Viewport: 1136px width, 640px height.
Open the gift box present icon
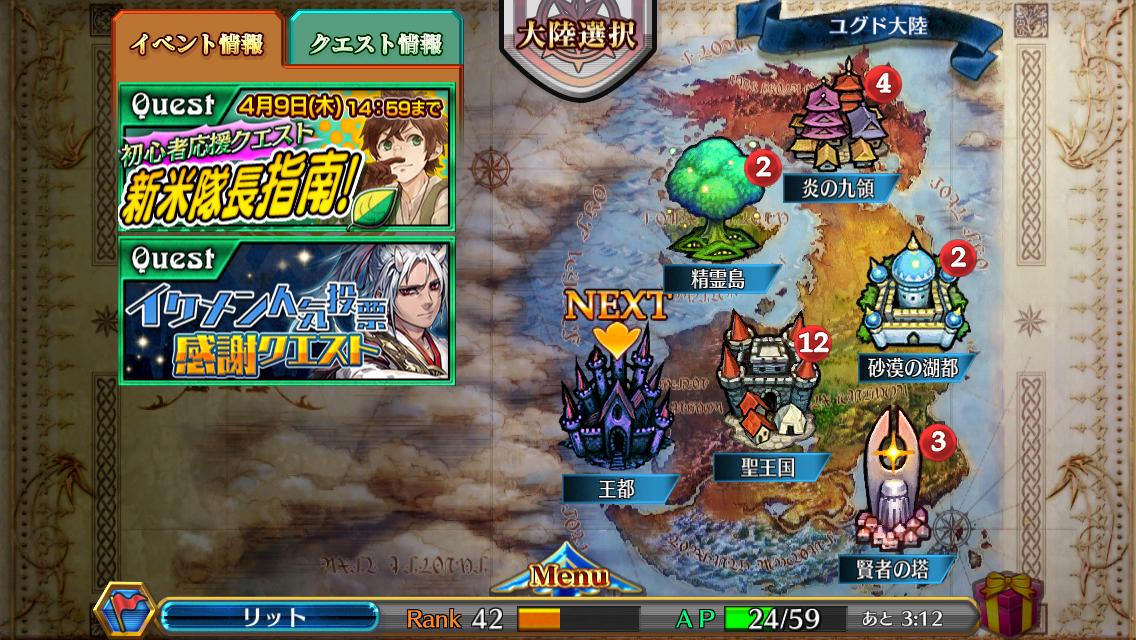click(1006, 602)
